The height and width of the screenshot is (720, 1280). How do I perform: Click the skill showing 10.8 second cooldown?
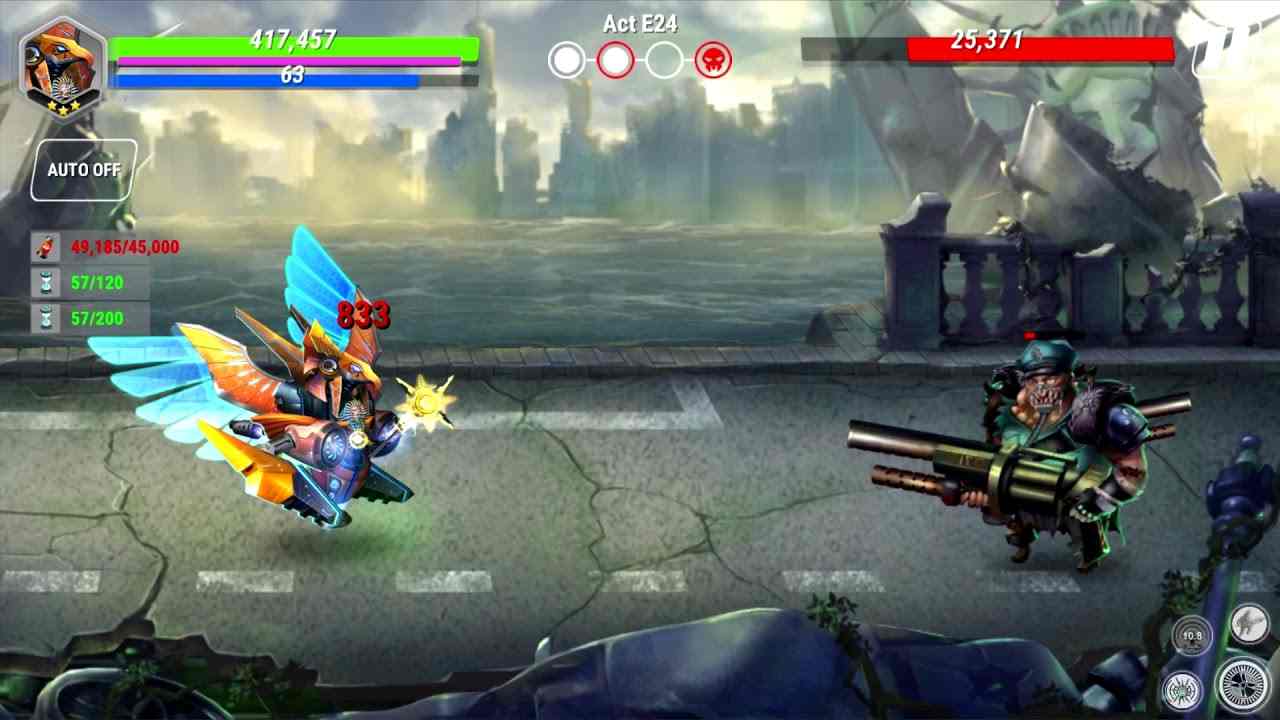pos(1194,636)
